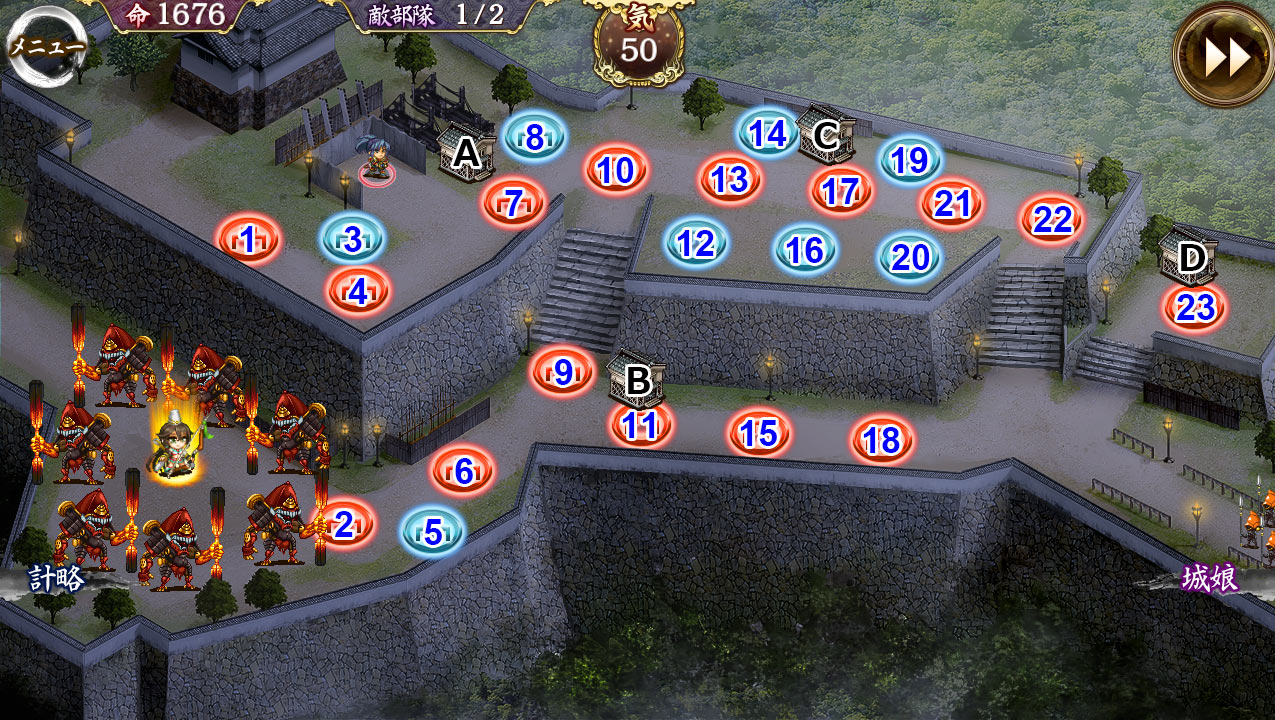Select blue deployment slot 5

pos(433,531)
